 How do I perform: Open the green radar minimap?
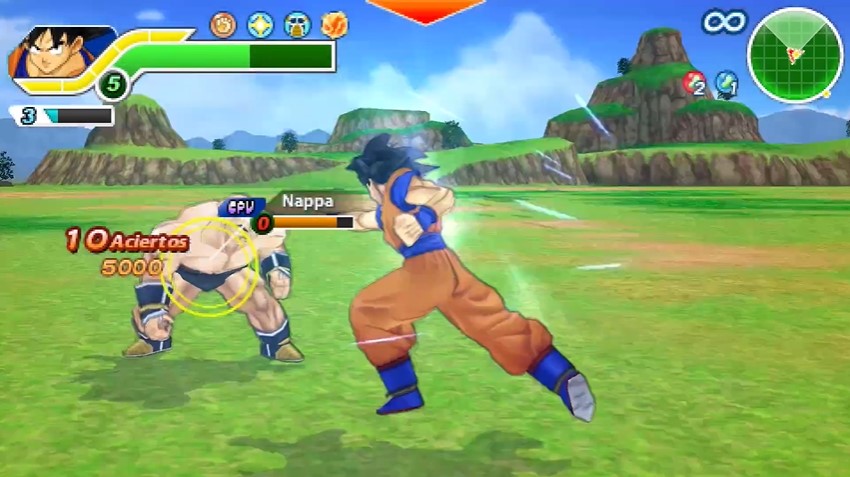[795, 55]
